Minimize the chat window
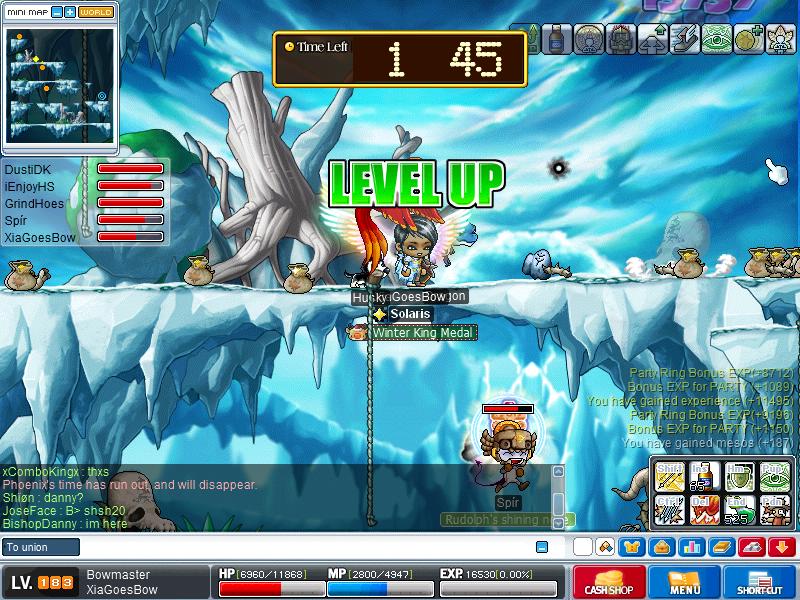Viewport: 800px width, 600px height. (542, 547)
